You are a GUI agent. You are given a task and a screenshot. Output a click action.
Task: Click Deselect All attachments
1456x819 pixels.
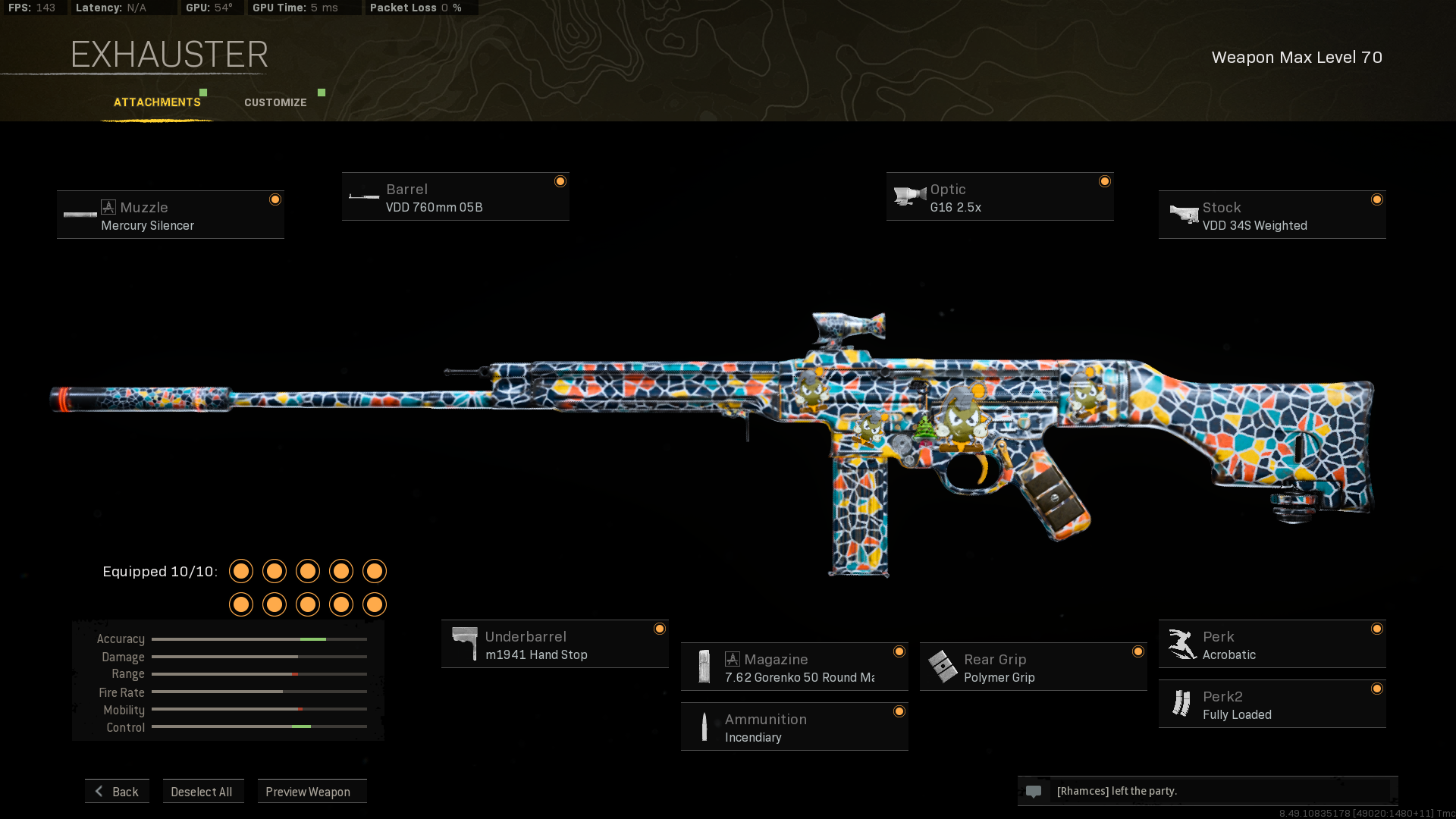[202, 791]
